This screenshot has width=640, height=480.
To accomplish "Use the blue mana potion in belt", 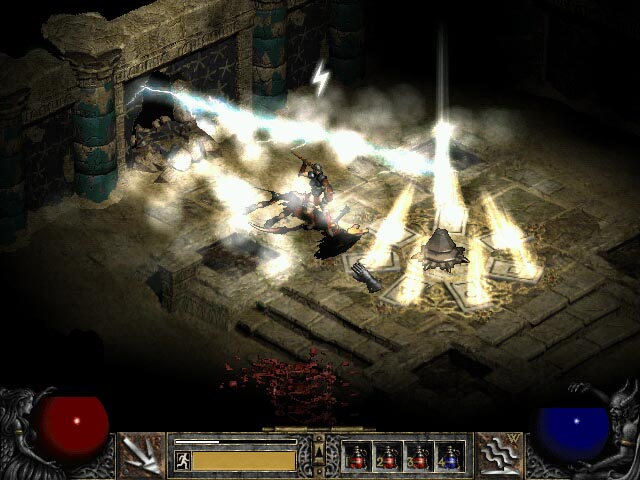I will [449, 457].
